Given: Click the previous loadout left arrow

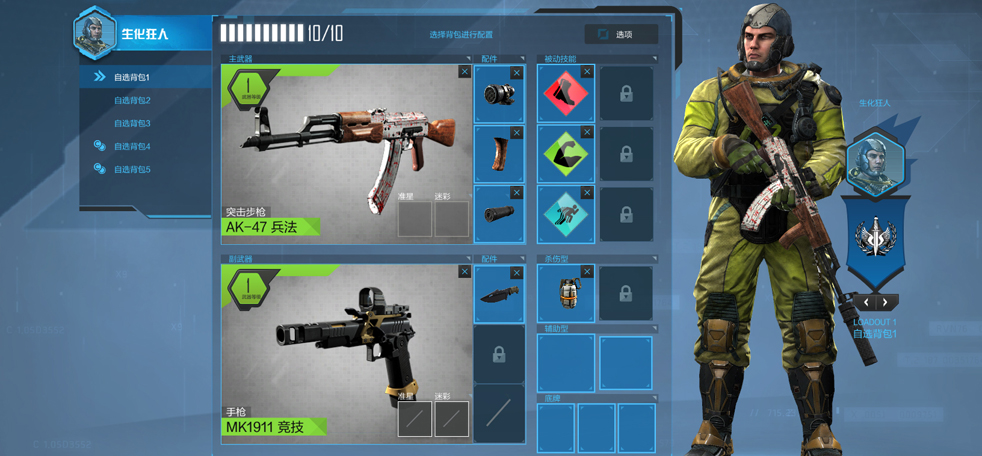Looking at the screenshot, I should click(866, 302).
